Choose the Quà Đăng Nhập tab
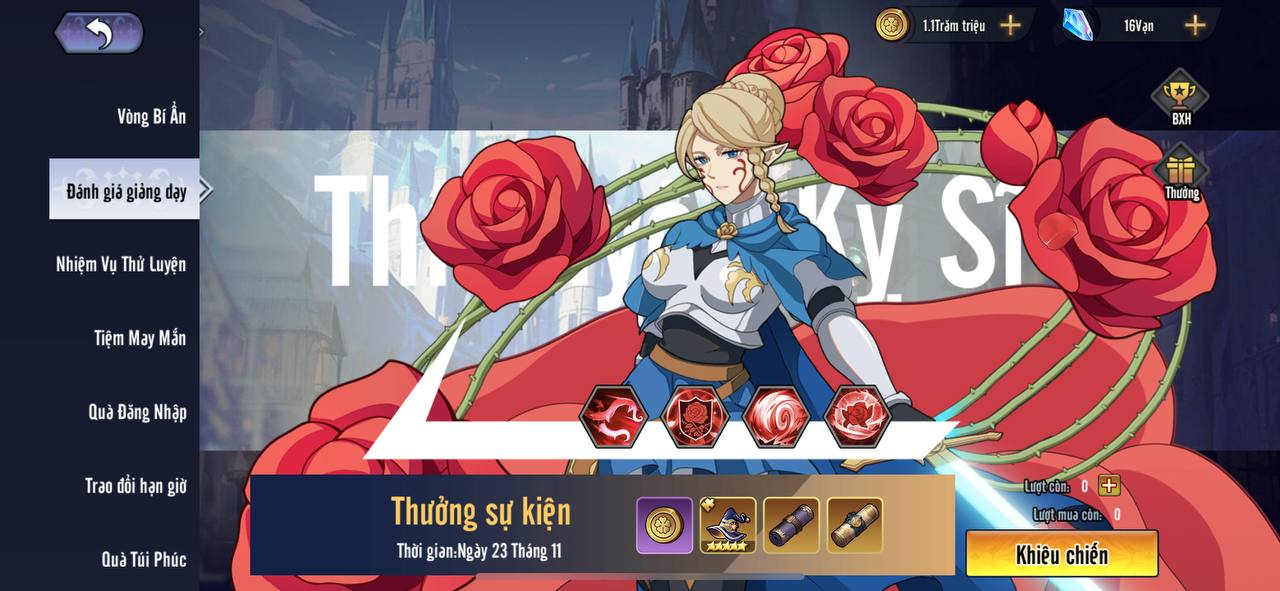This screenshot has height=591, width=1280. (x=137, y=412)
